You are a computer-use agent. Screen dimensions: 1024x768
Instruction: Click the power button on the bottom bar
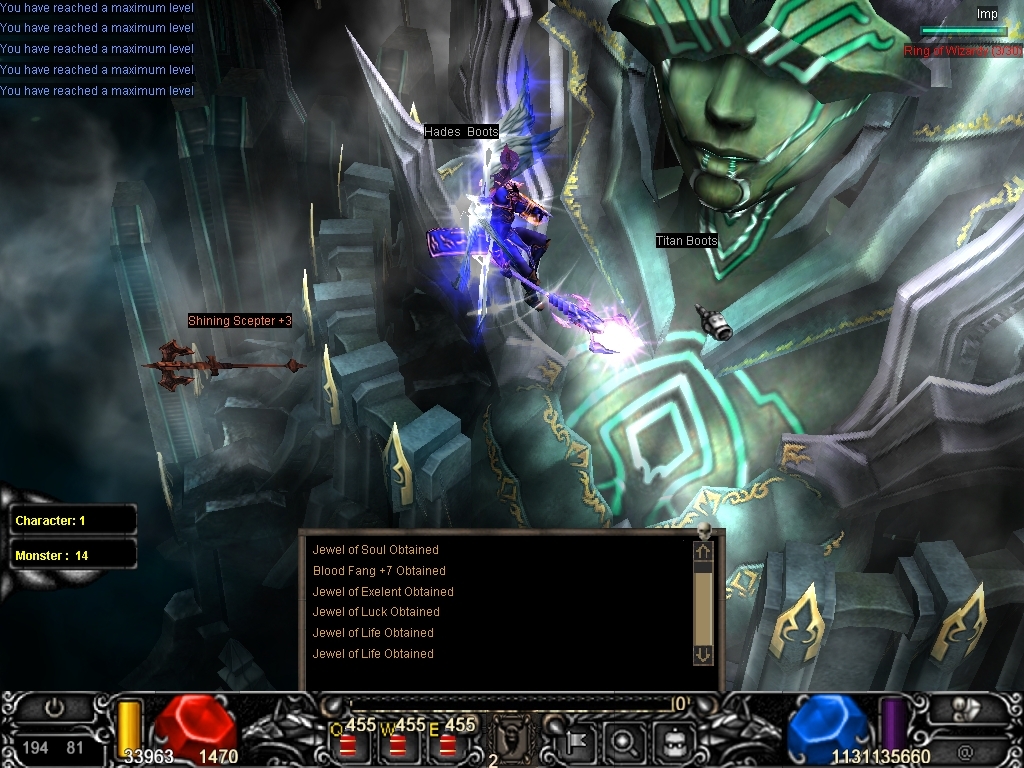point(55,708)
